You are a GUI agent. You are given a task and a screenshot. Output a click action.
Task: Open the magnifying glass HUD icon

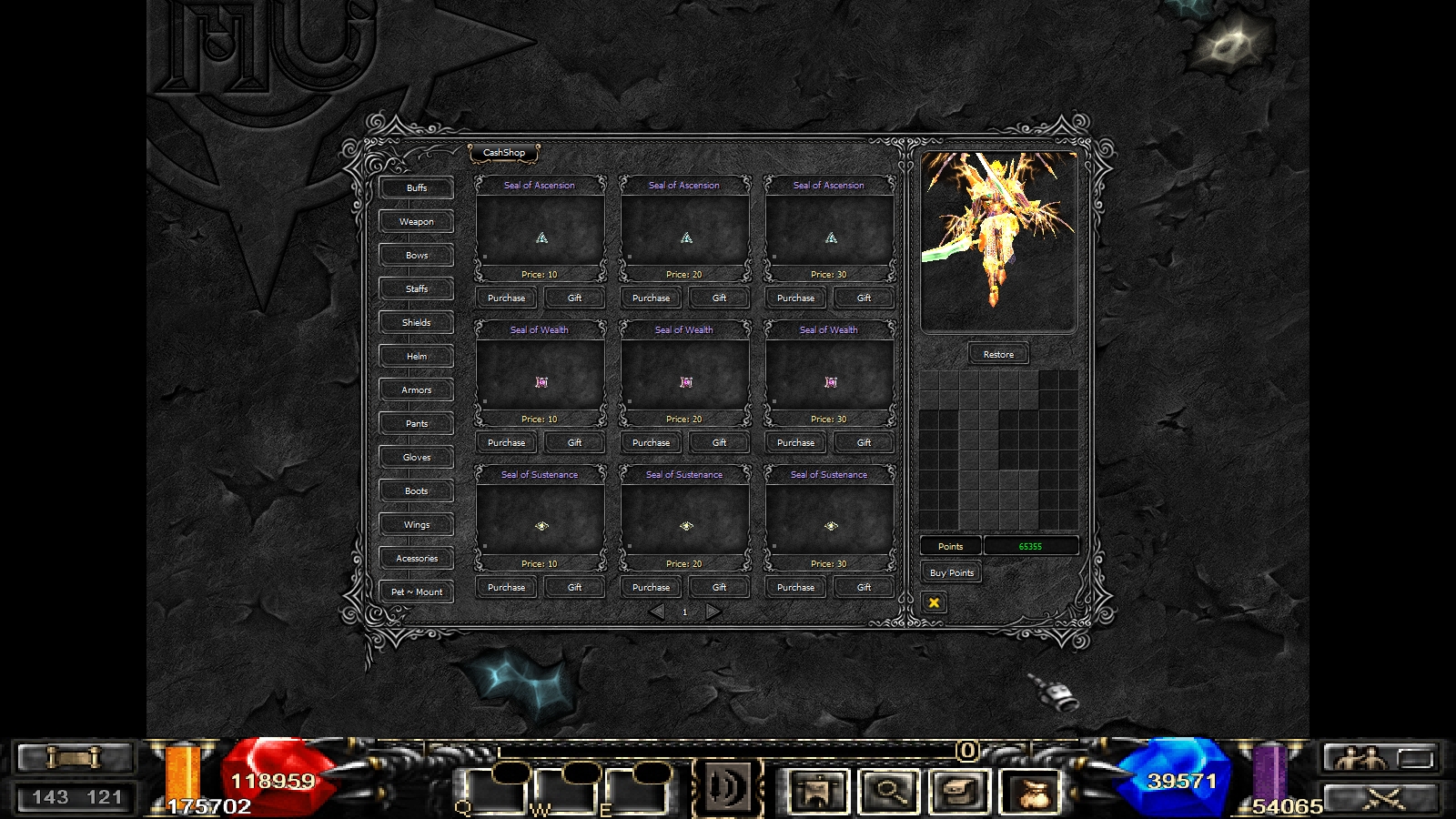pos(889,791)
